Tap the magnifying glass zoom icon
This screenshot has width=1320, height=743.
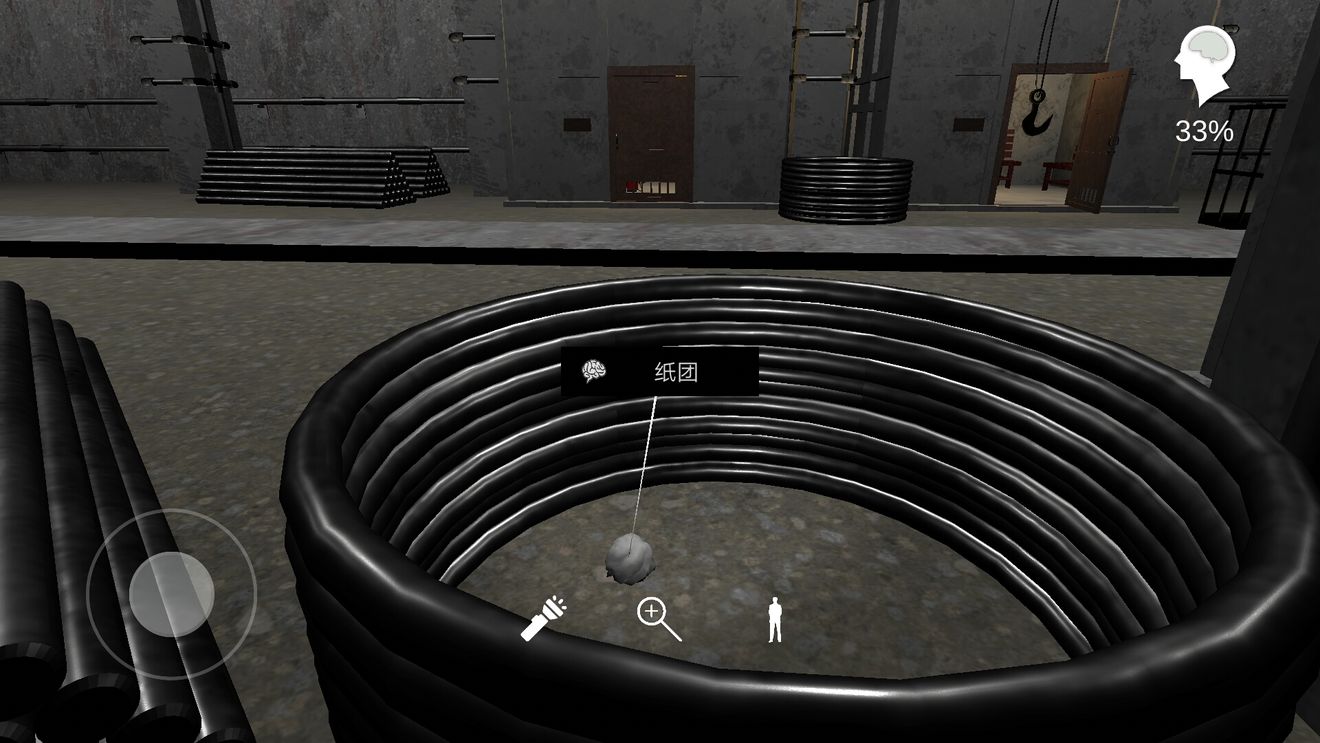pos(658,619)
